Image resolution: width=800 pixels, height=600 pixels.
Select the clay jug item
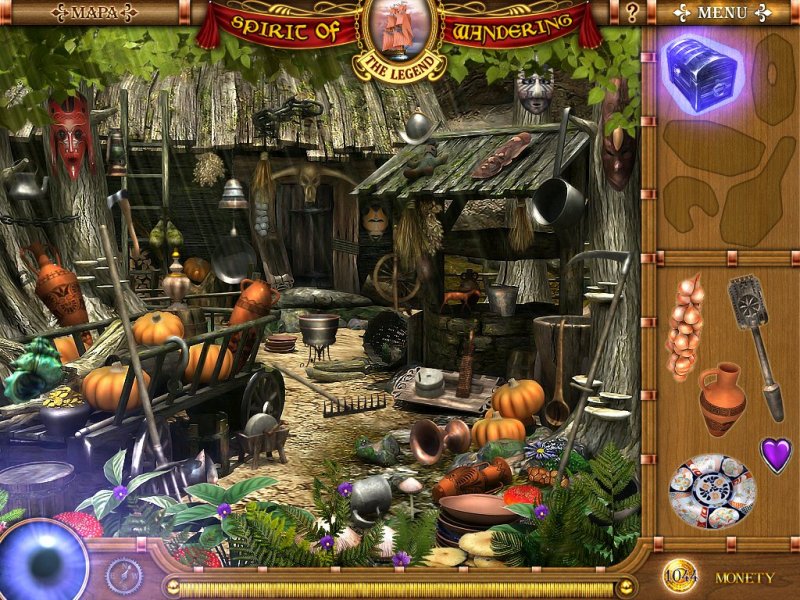pos(721,398)
